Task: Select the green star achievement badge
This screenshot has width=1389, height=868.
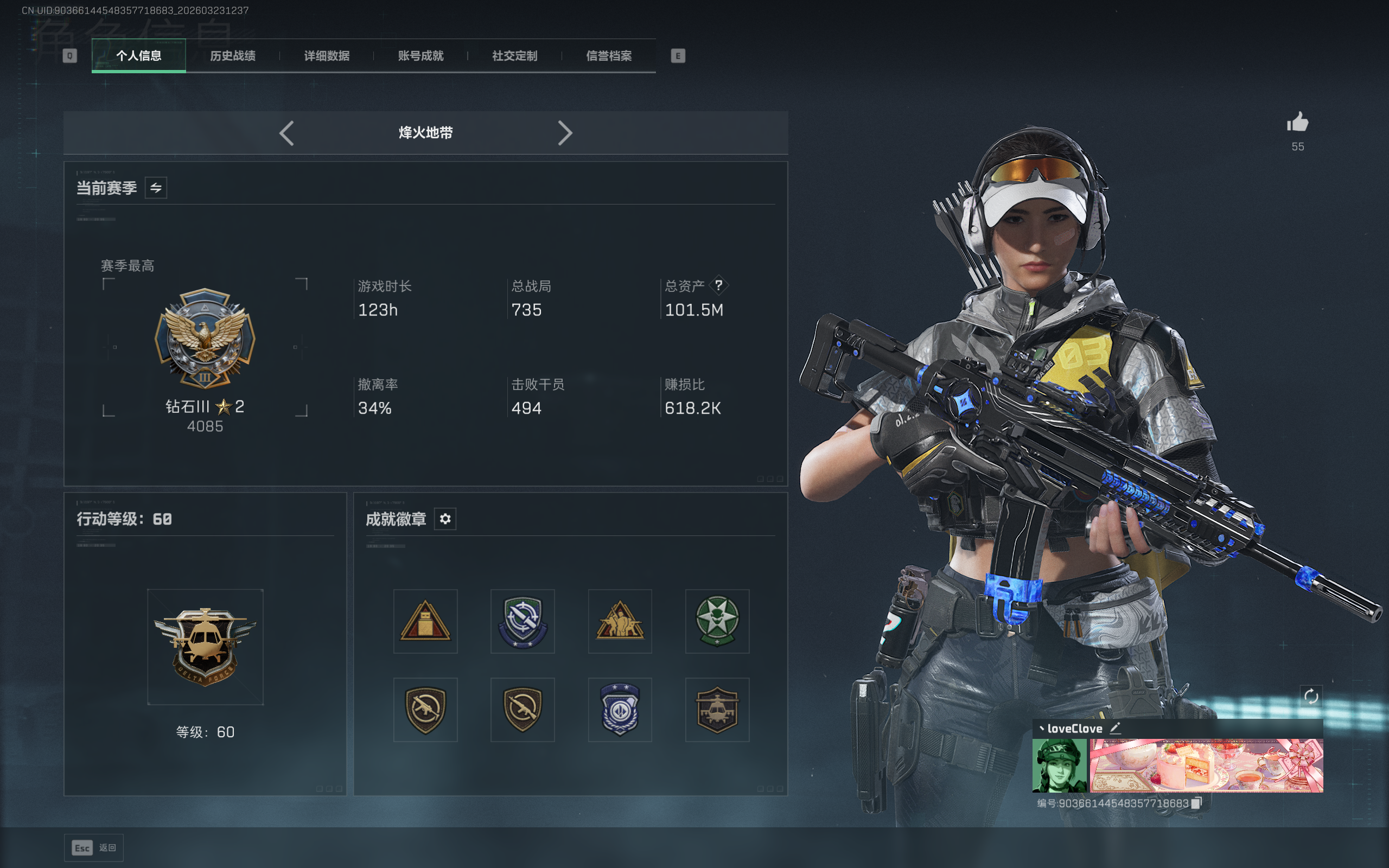Action: pyautogui.click(x=717, y=621)
